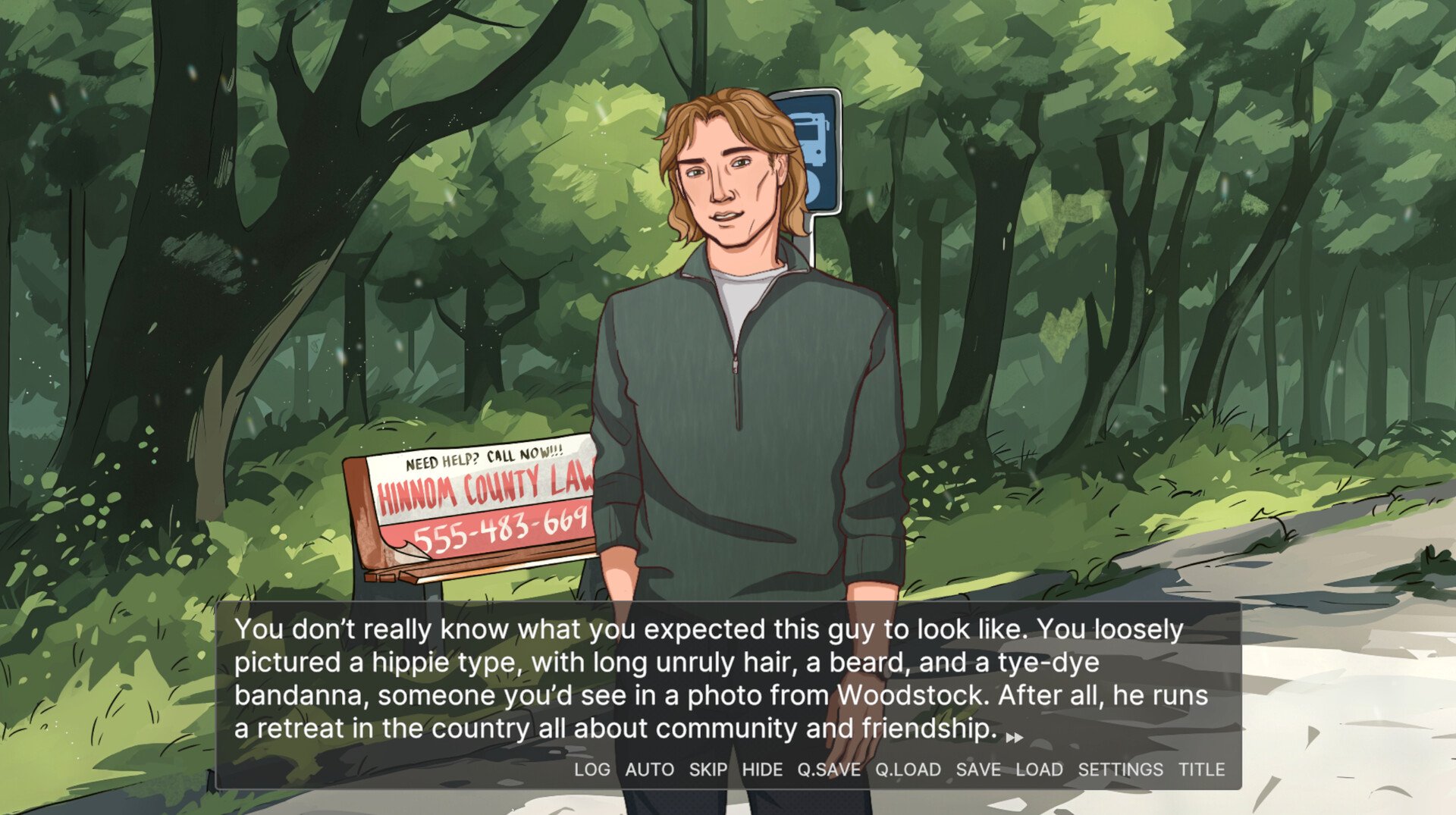This screenshot has width=1456, height=815.
Task: Quick load with Q.LOAD
Action: 908,770
